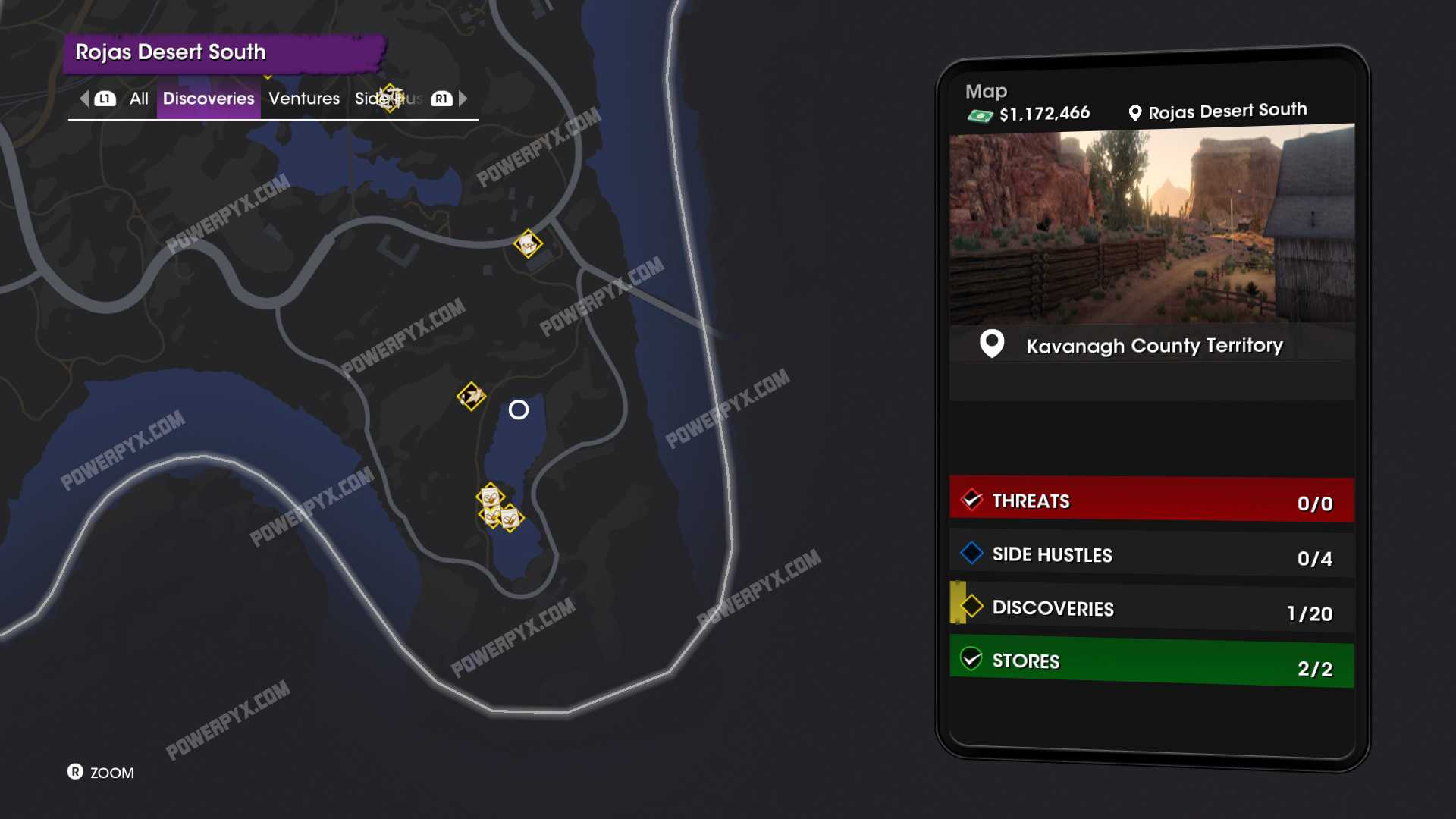Highlight the Discoveries 1/20 progress row
Viewport: 1456px width, 819px height.
[1151, 608]
